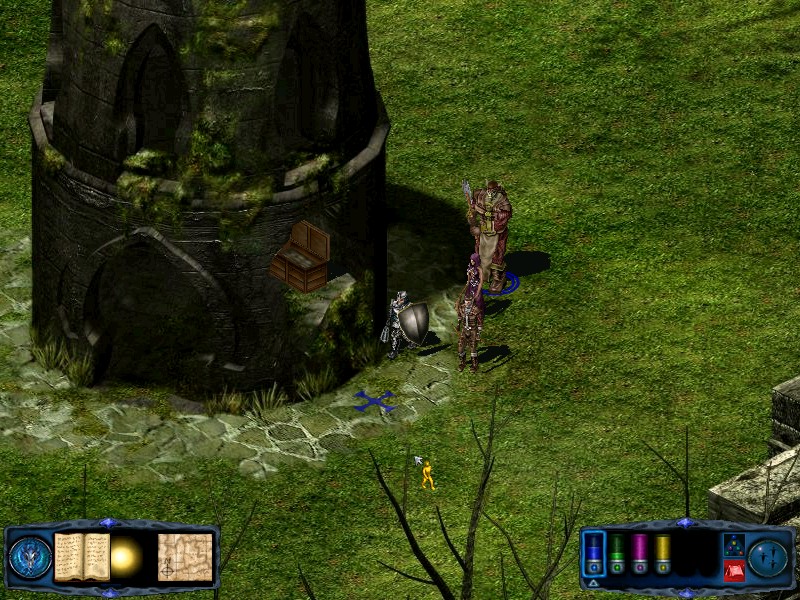
Task: Click the round button with three figures
Action: (768, 557)
